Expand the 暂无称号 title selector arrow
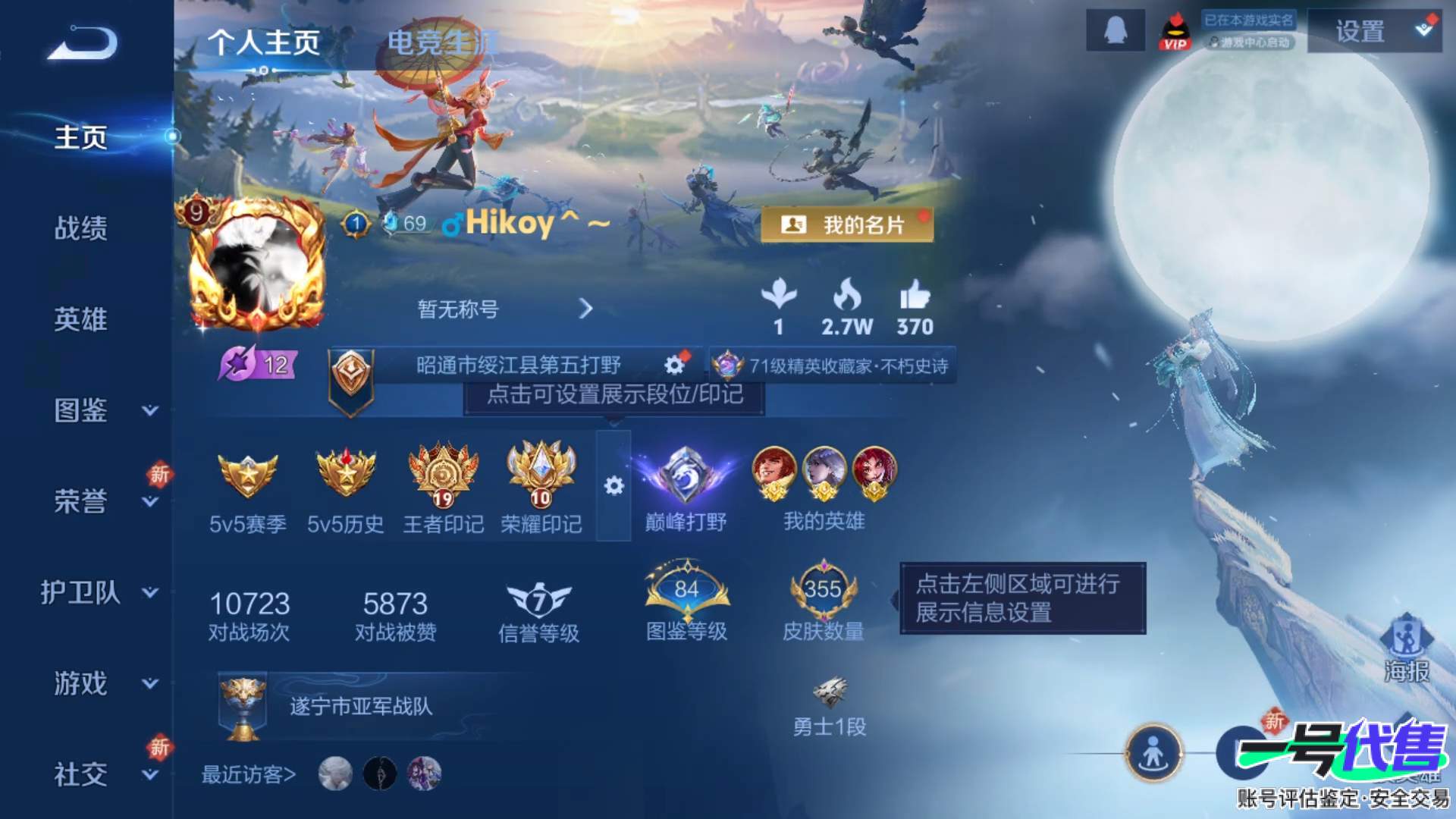 point(585,310)
